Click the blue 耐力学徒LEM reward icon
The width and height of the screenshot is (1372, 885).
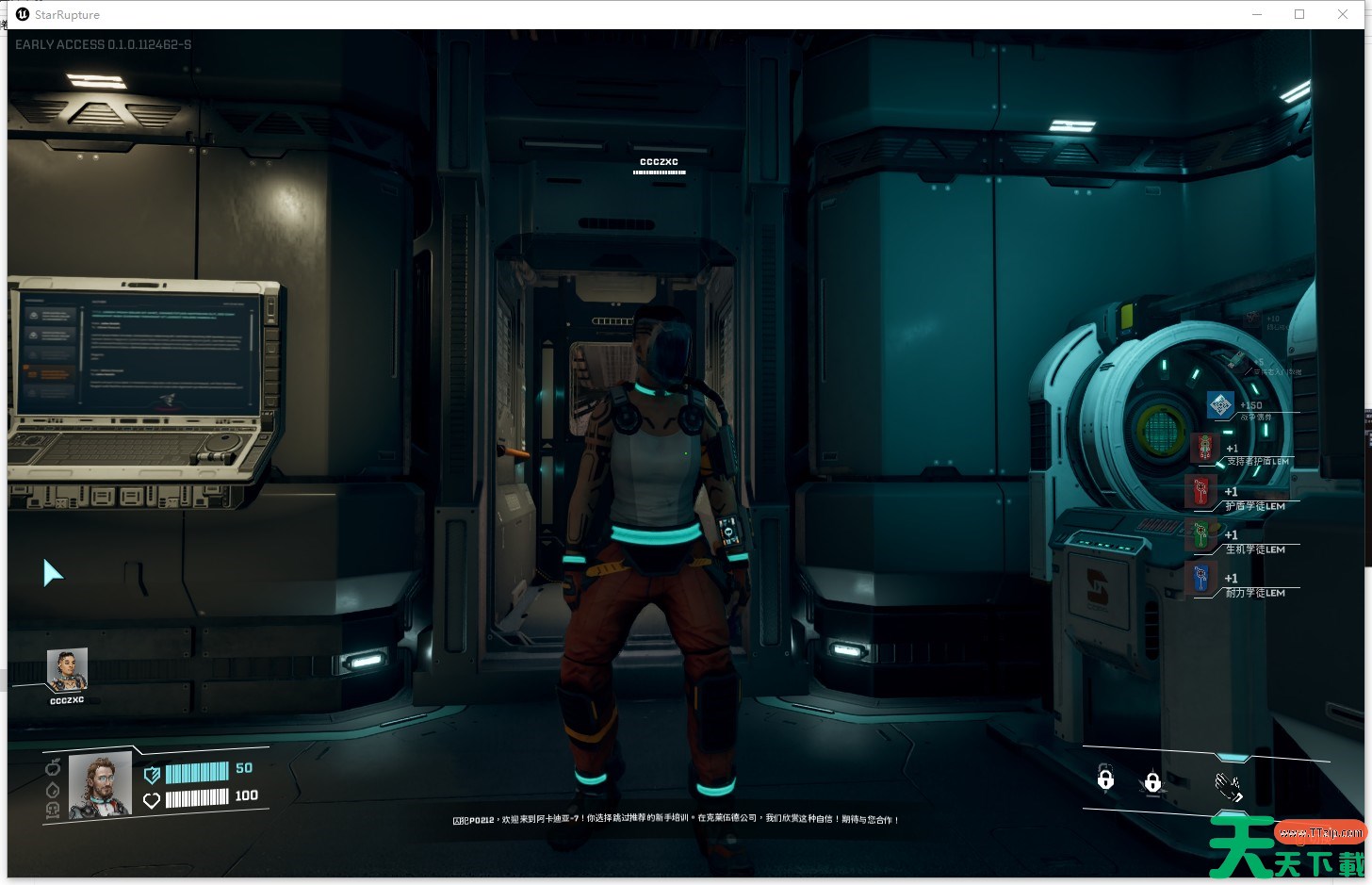click(1200, 578)
